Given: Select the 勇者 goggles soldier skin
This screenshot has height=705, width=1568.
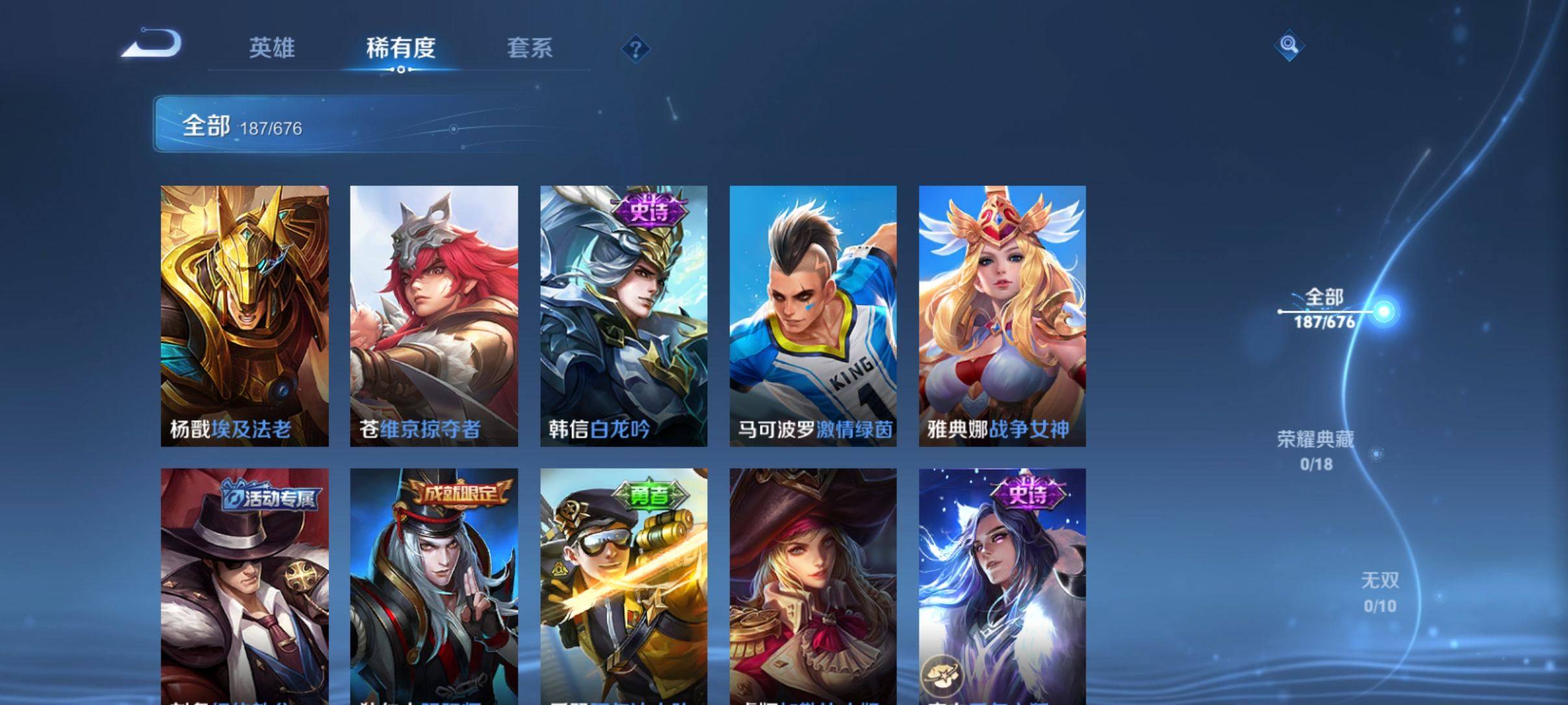Looking at the screenshot, I should (x=623, y=585).
